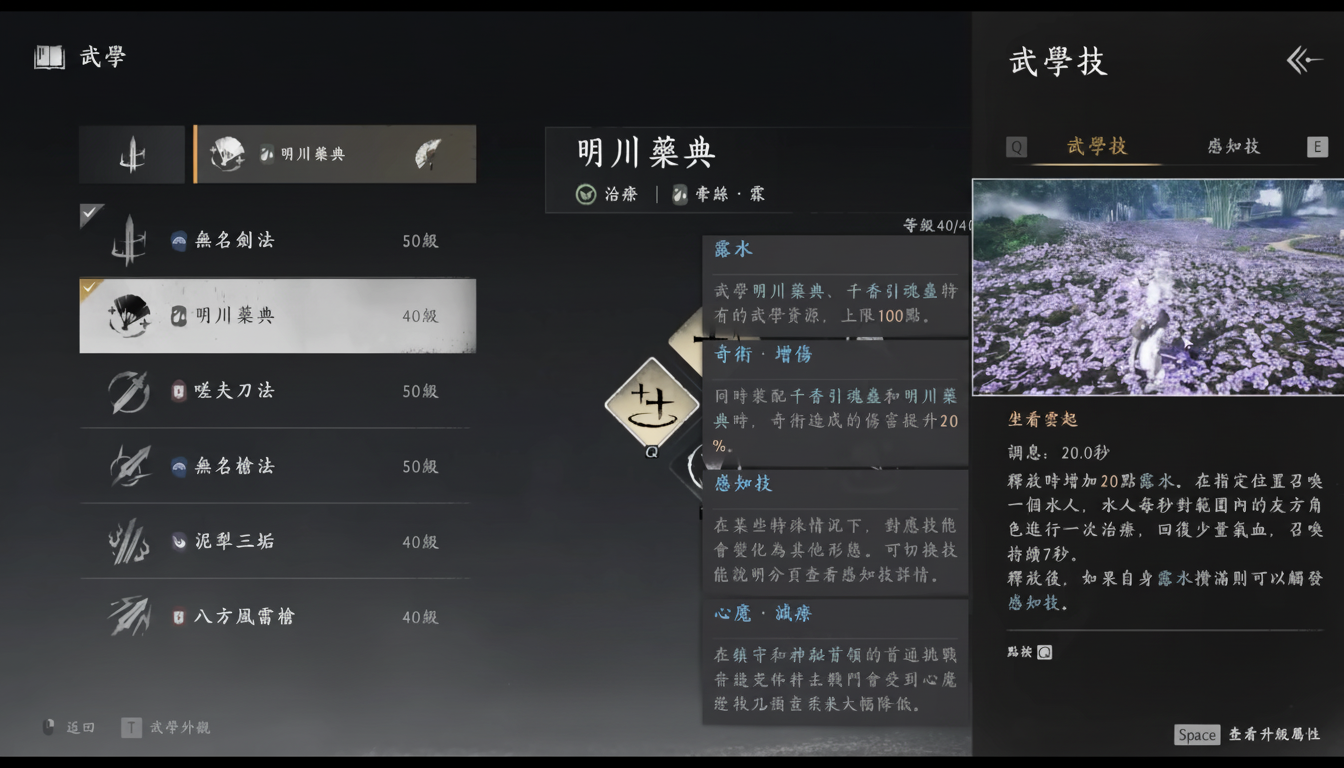Click the 武學 book icon at top left
Viewport: 1344px width, 768px height.
point(48,57)
